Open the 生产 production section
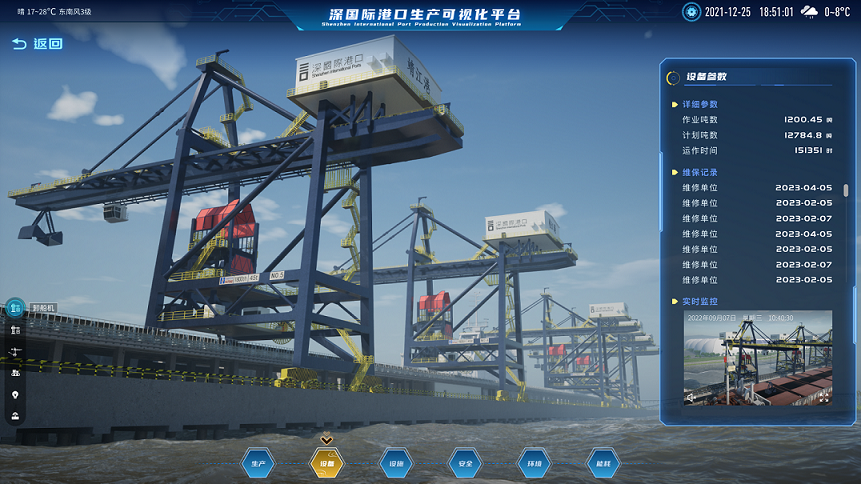861x484 pixels. click(x=258, y=463)
